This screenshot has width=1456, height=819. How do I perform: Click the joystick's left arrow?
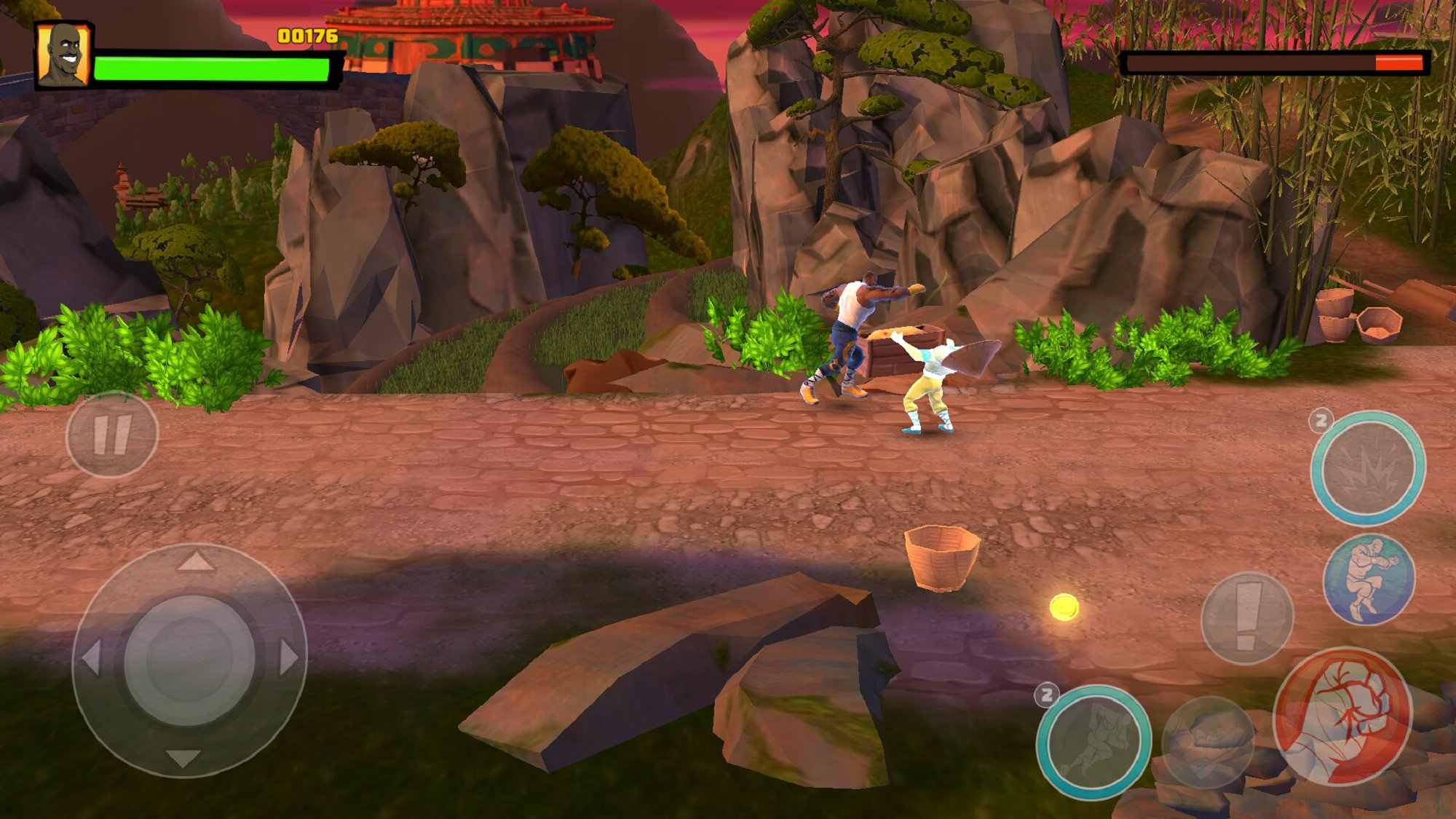(x=91, y=658)
